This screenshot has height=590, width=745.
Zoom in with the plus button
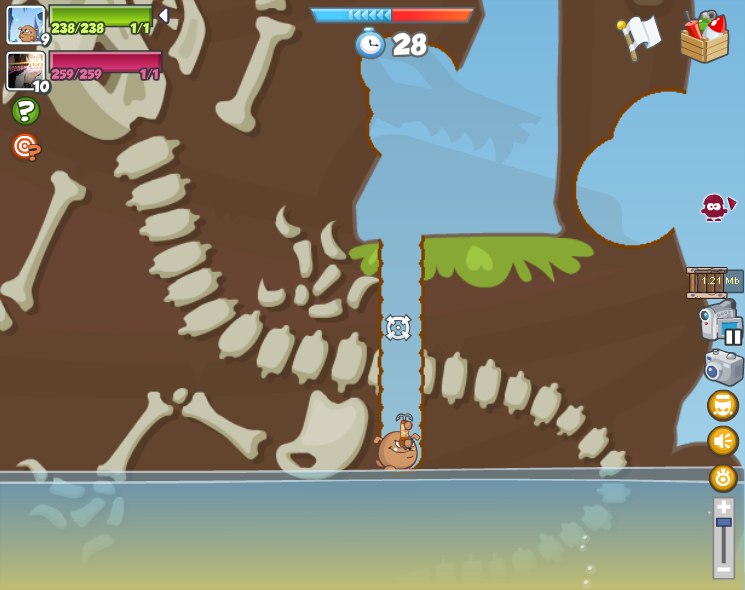[x=723, y=507]
